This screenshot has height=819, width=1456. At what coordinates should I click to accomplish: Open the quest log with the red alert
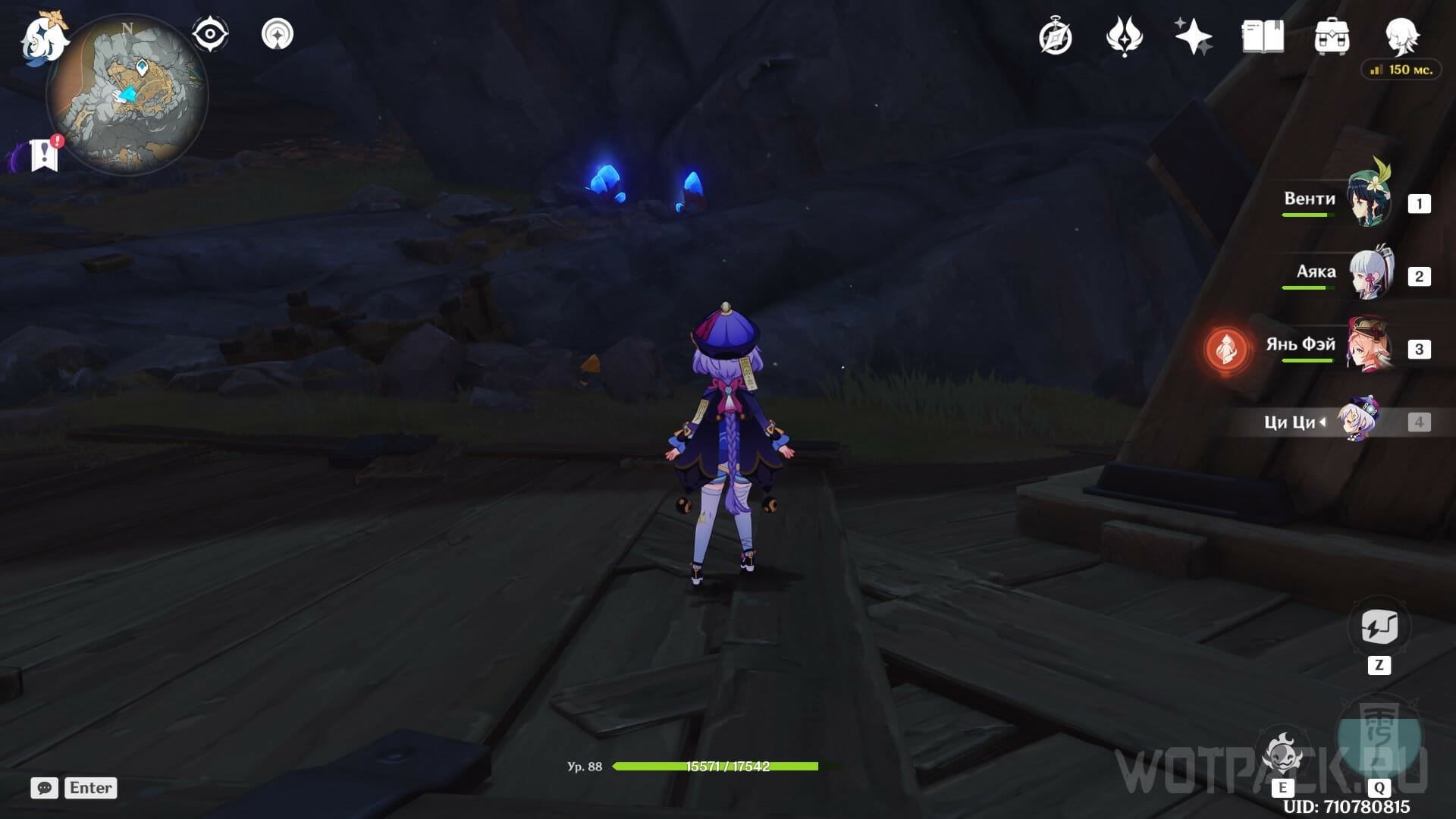click(45, 154)
